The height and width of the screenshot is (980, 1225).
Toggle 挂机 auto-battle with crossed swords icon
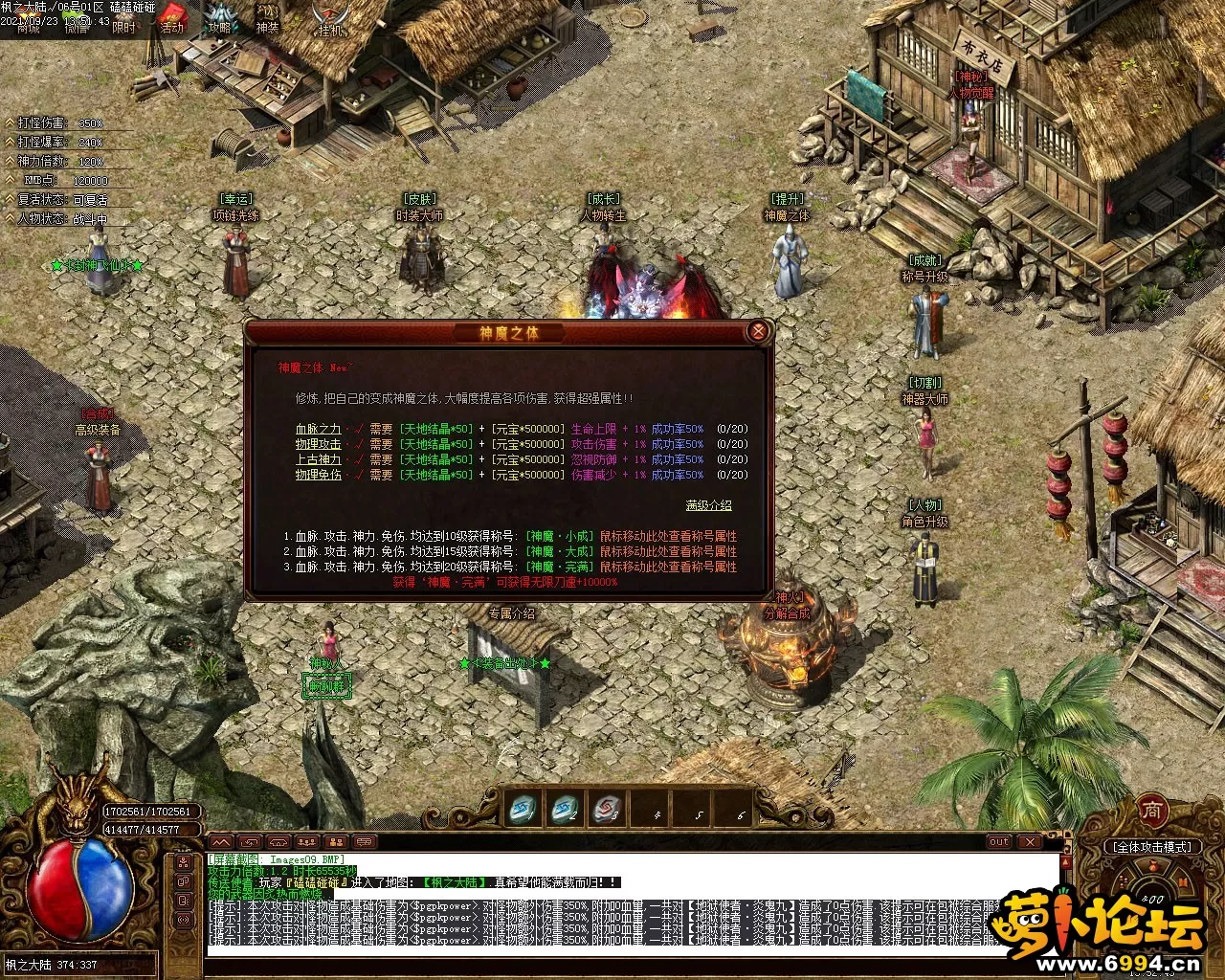330,19
